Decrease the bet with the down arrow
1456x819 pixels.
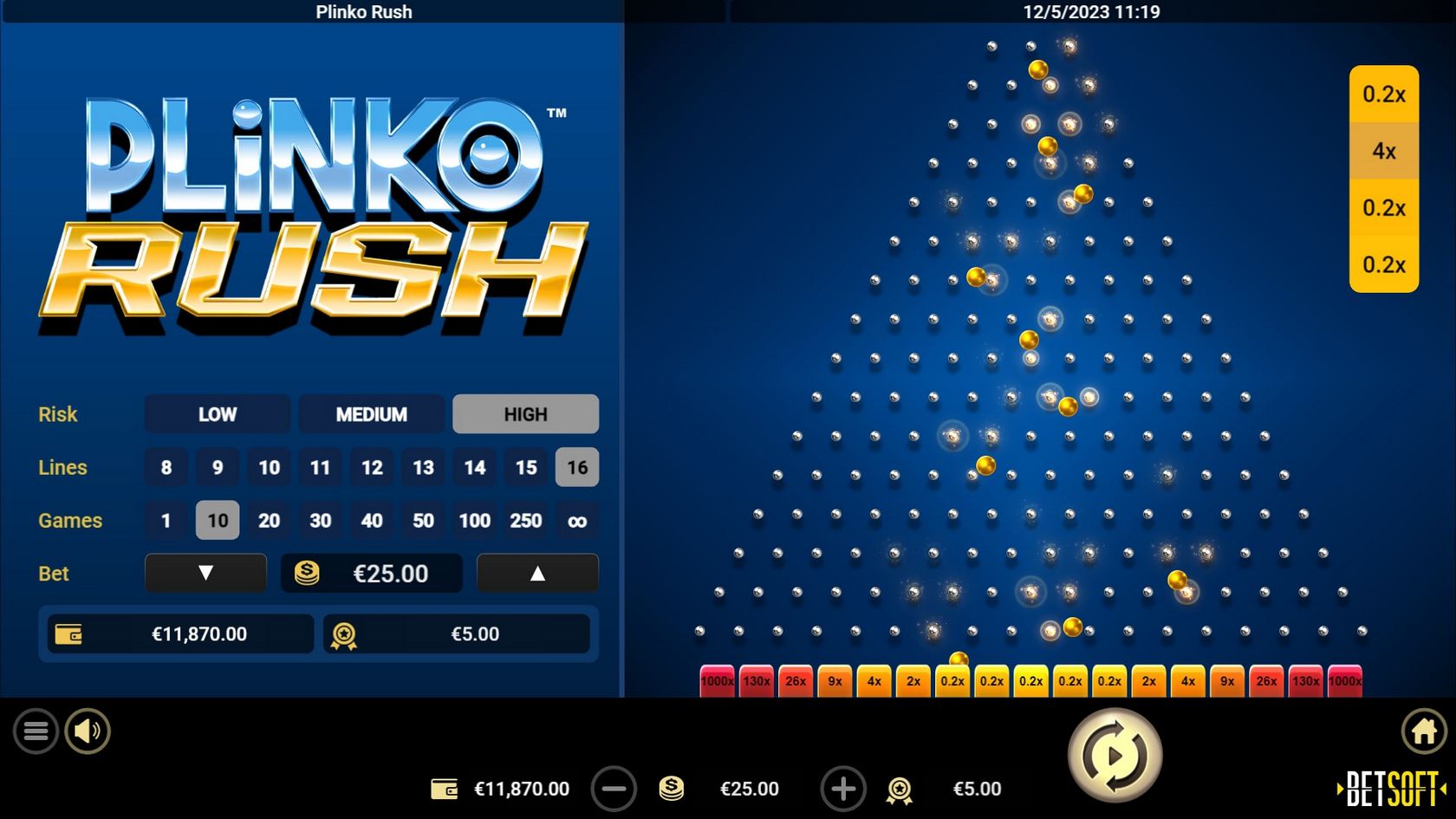click(x=205, y=573)
